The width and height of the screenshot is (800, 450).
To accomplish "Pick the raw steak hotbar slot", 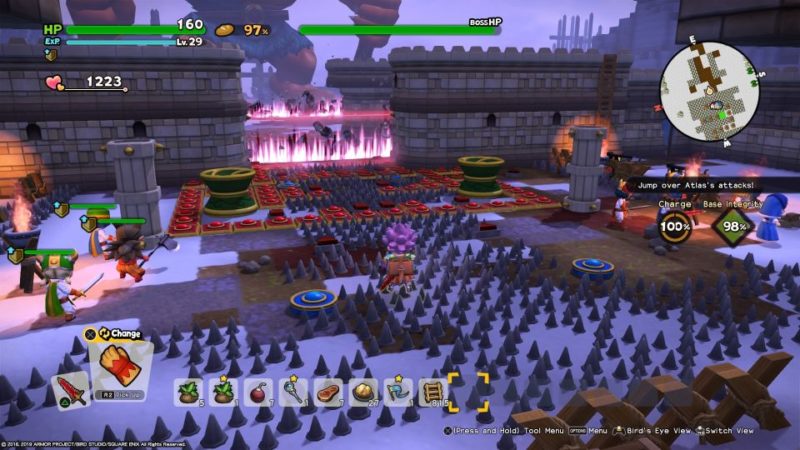I will [327, 391].
